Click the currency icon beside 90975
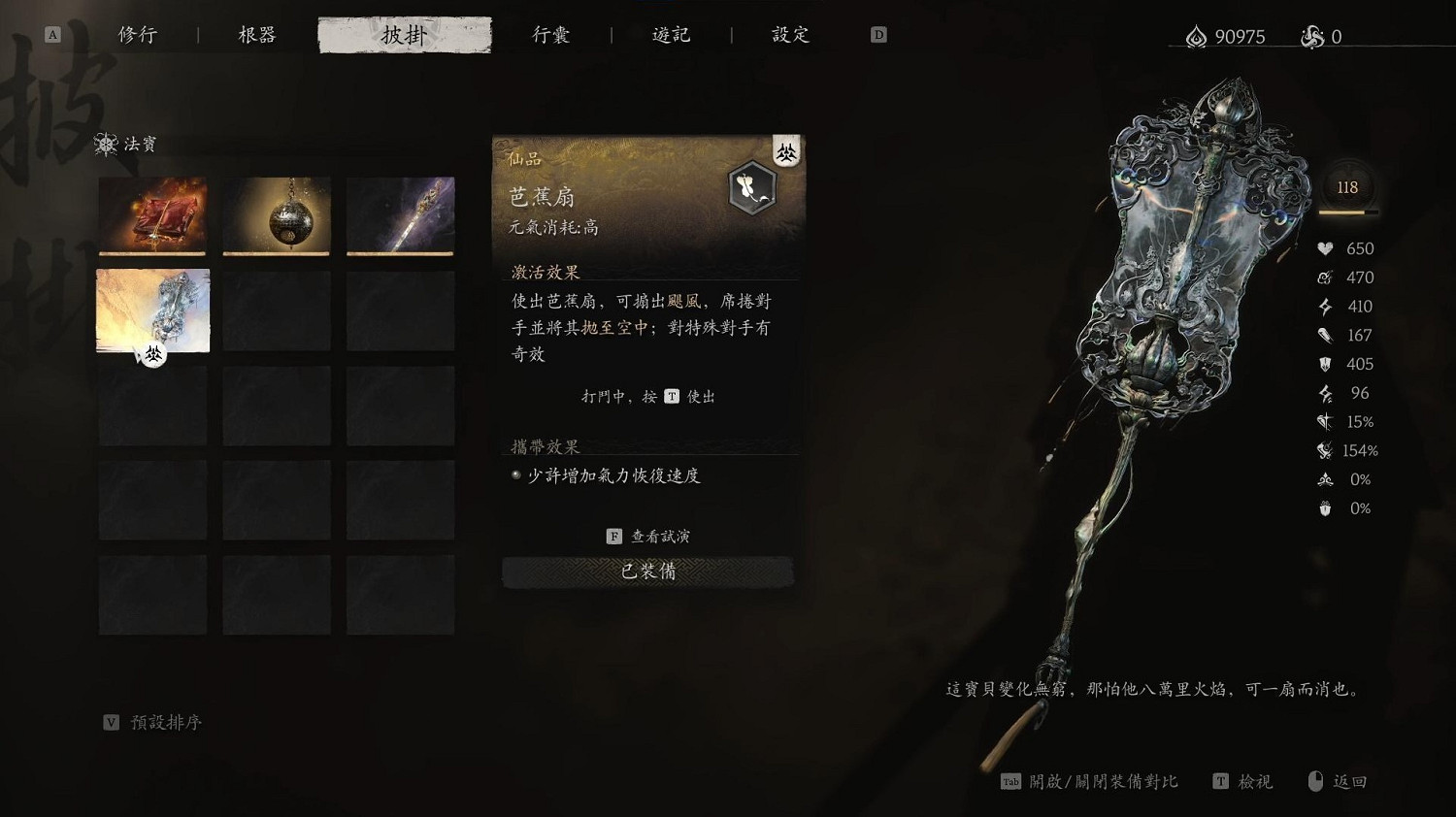The width and height of the screenshot is (1456, 817). click(1196, 37)
